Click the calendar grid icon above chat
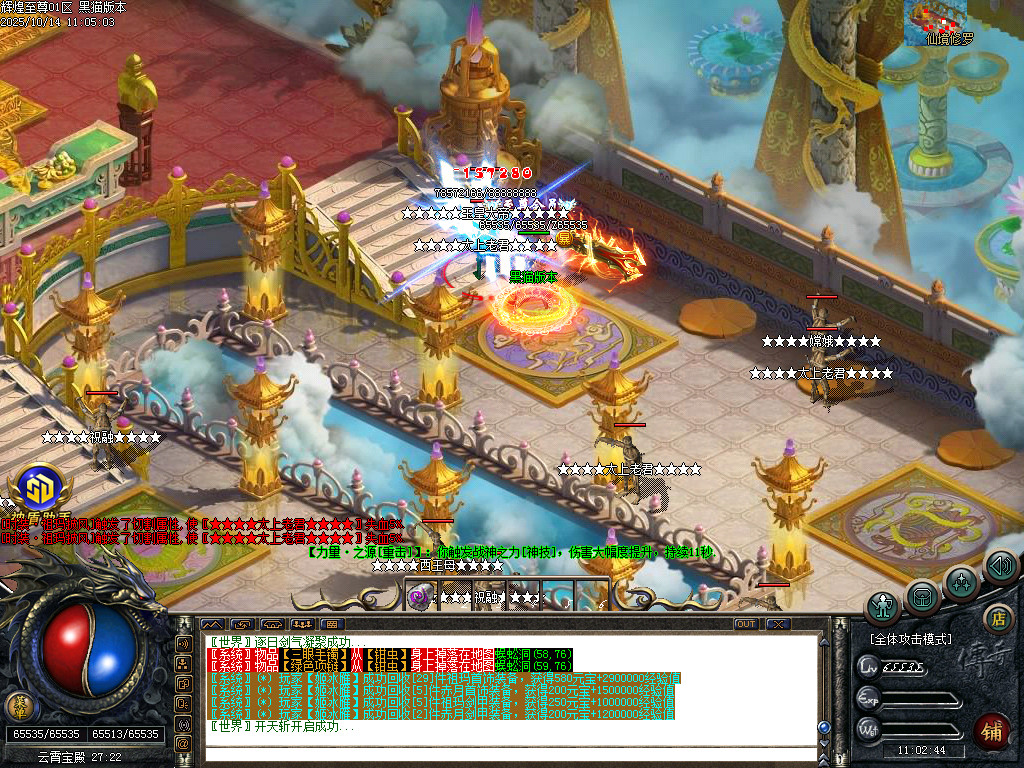The height and width of the screenshot is (768, 1024). [333, 624]
